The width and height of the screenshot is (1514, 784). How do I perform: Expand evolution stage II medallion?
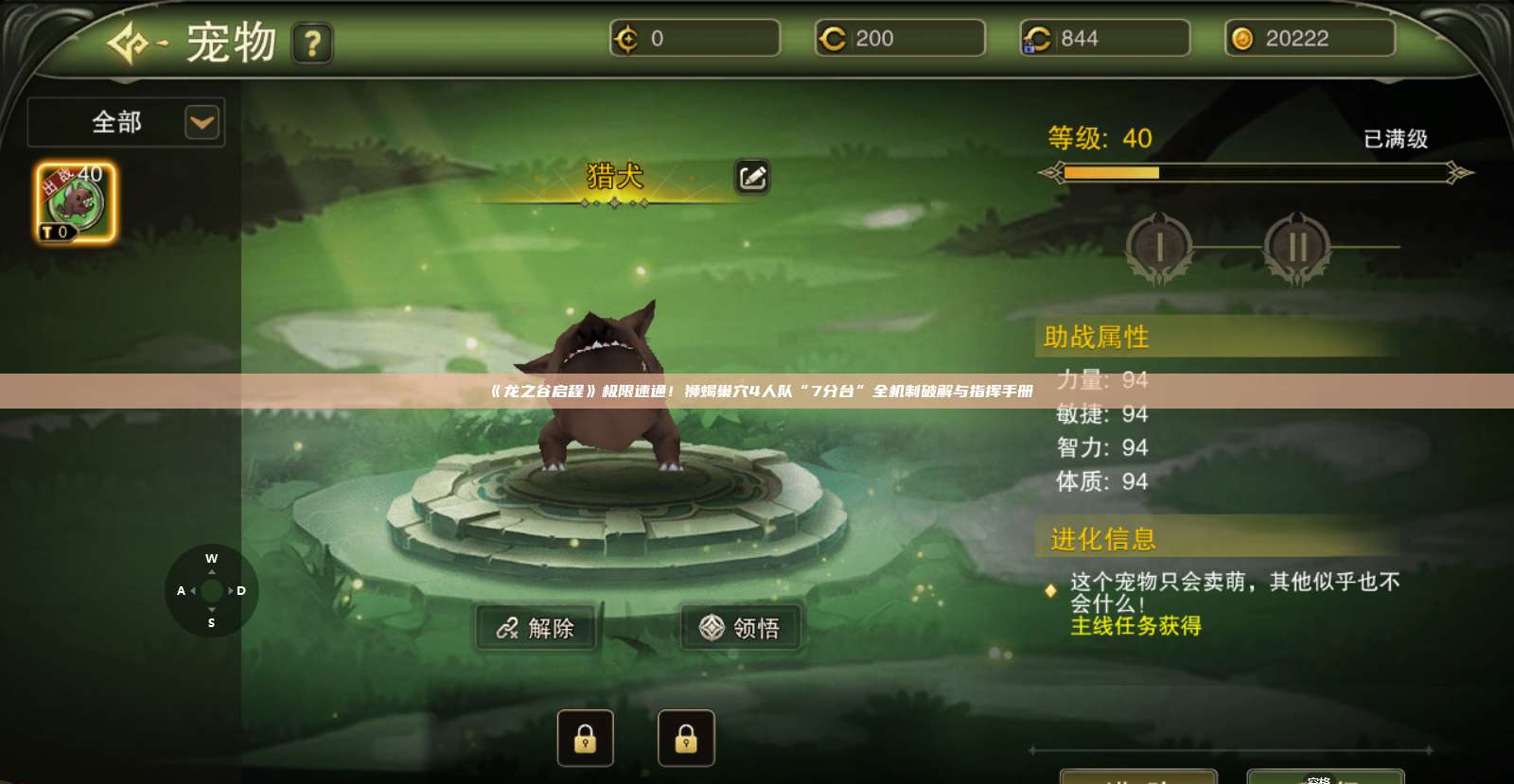click(x=1297, y=246)
